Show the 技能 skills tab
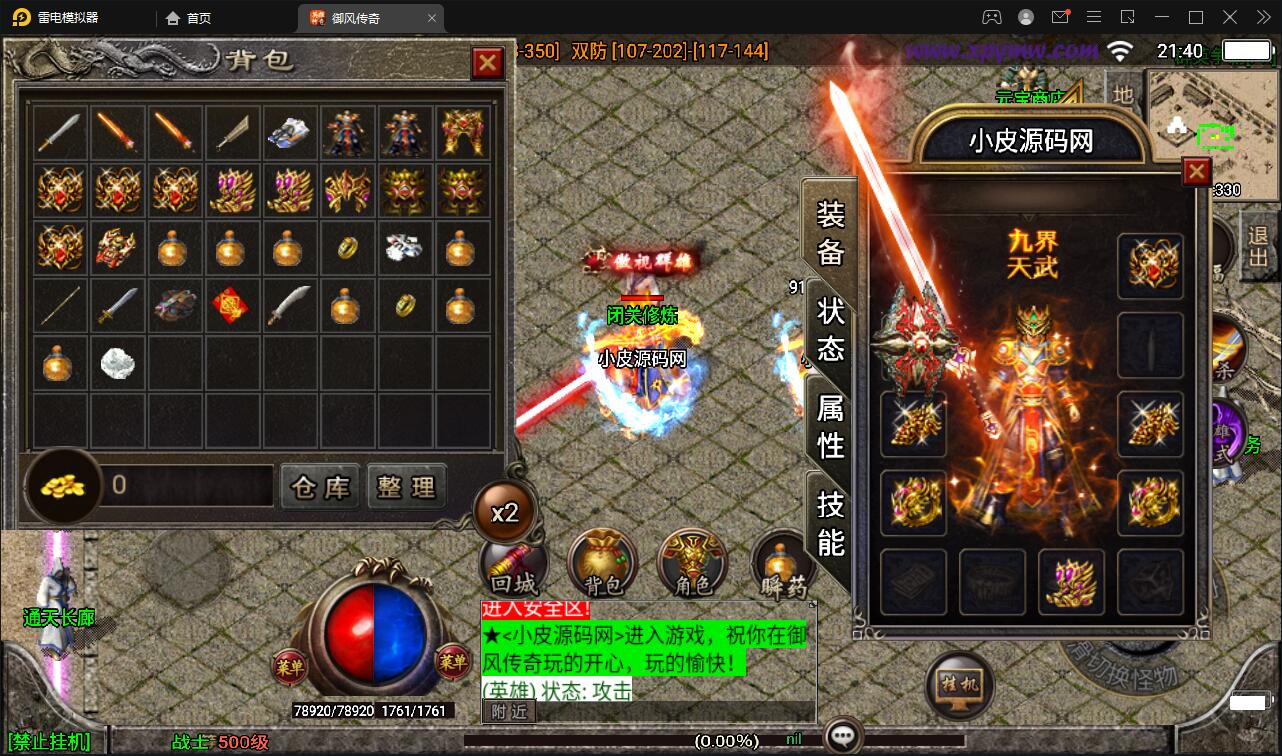Screen dimensions: 1282x756 click(830, 522)
